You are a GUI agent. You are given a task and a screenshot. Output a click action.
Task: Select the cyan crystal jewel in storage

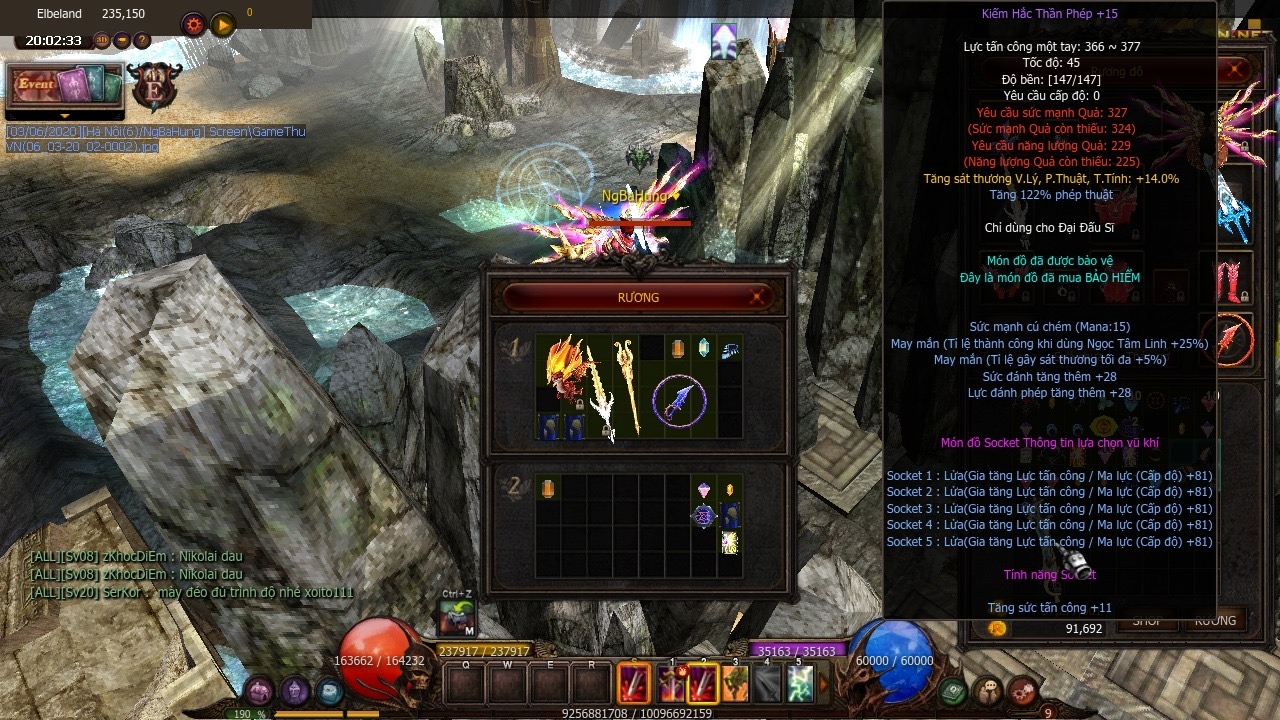704,347
